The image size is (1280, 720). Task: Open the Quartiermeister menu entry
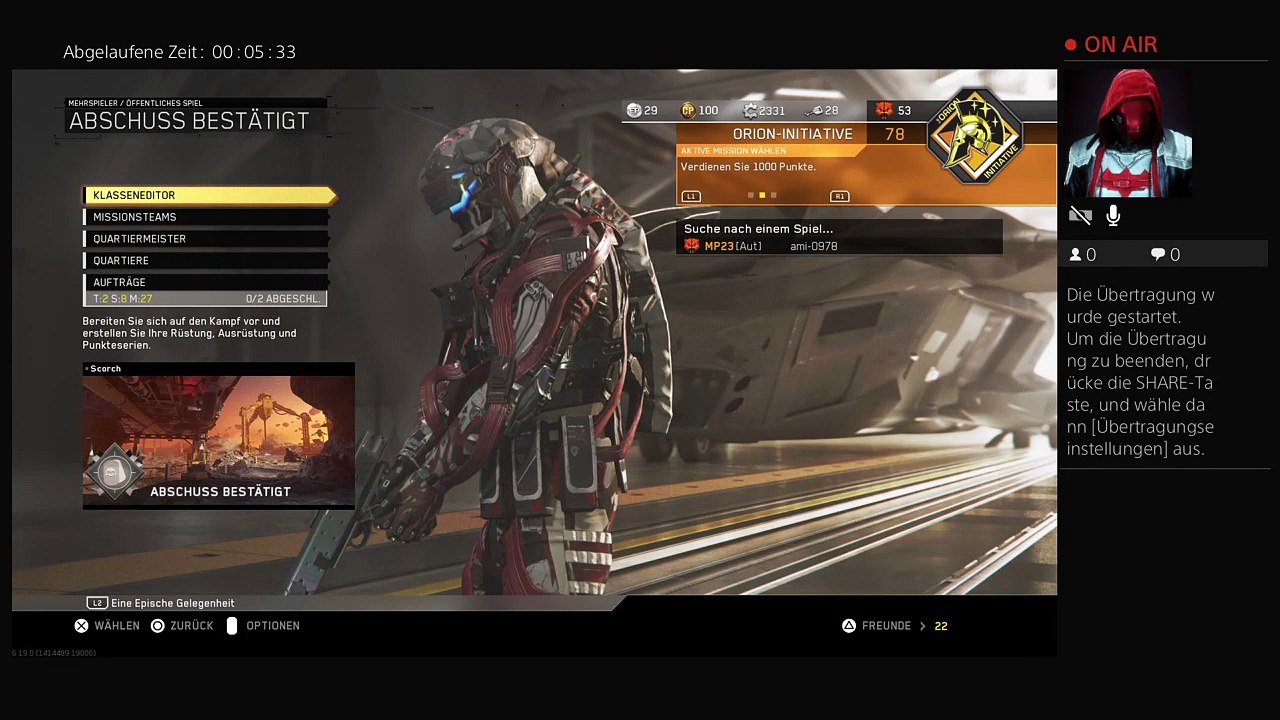coord(206,239)
